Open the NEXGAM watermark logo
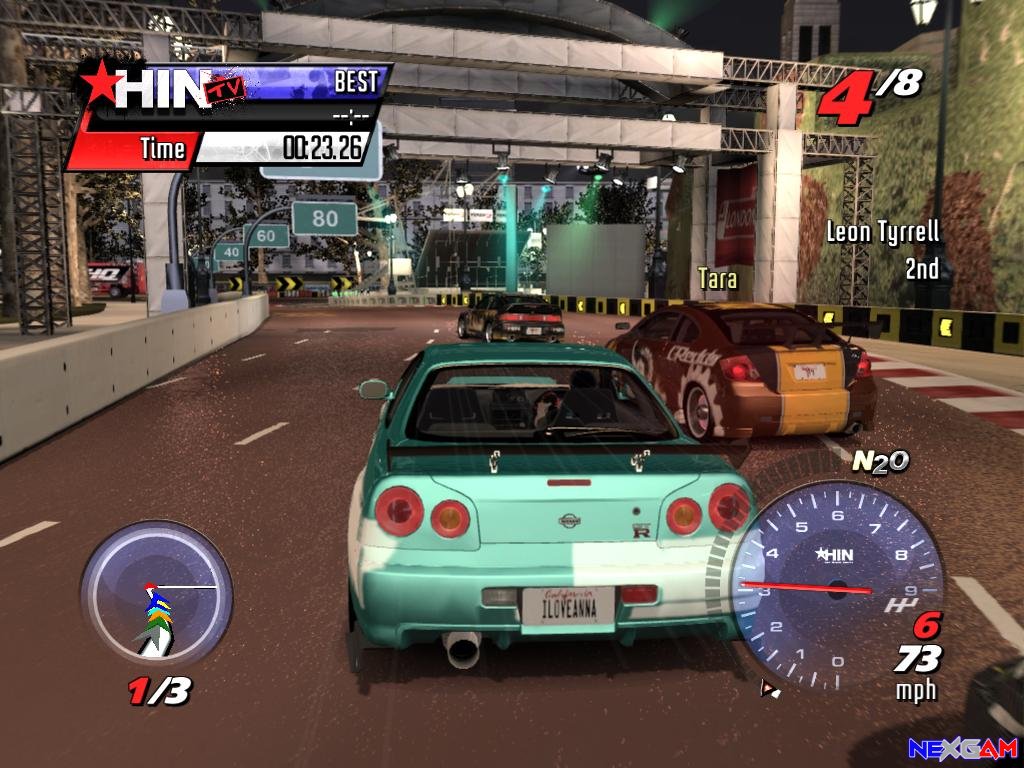Screen dimensions: 1024x768 coord(962,748)
